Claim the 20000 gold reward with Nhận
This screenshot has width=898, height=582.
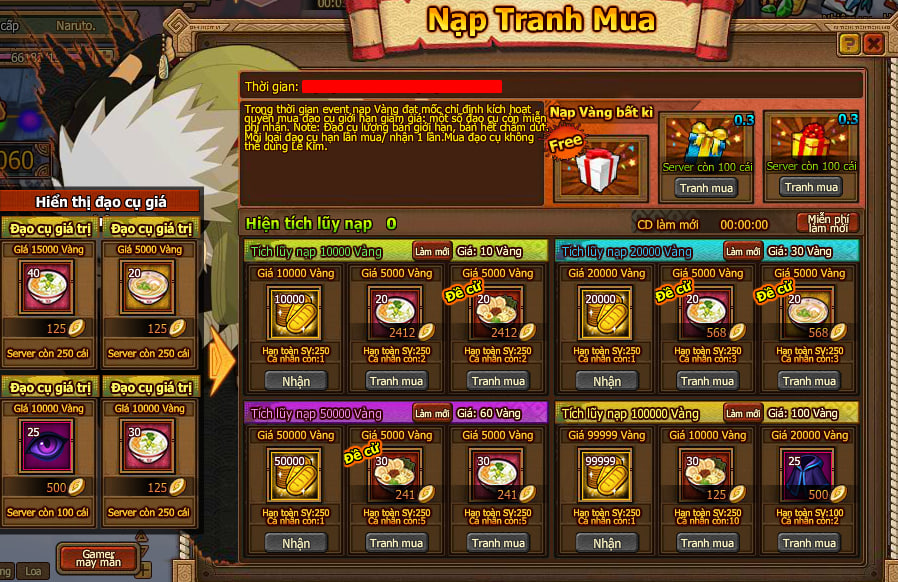coord(607,381)
